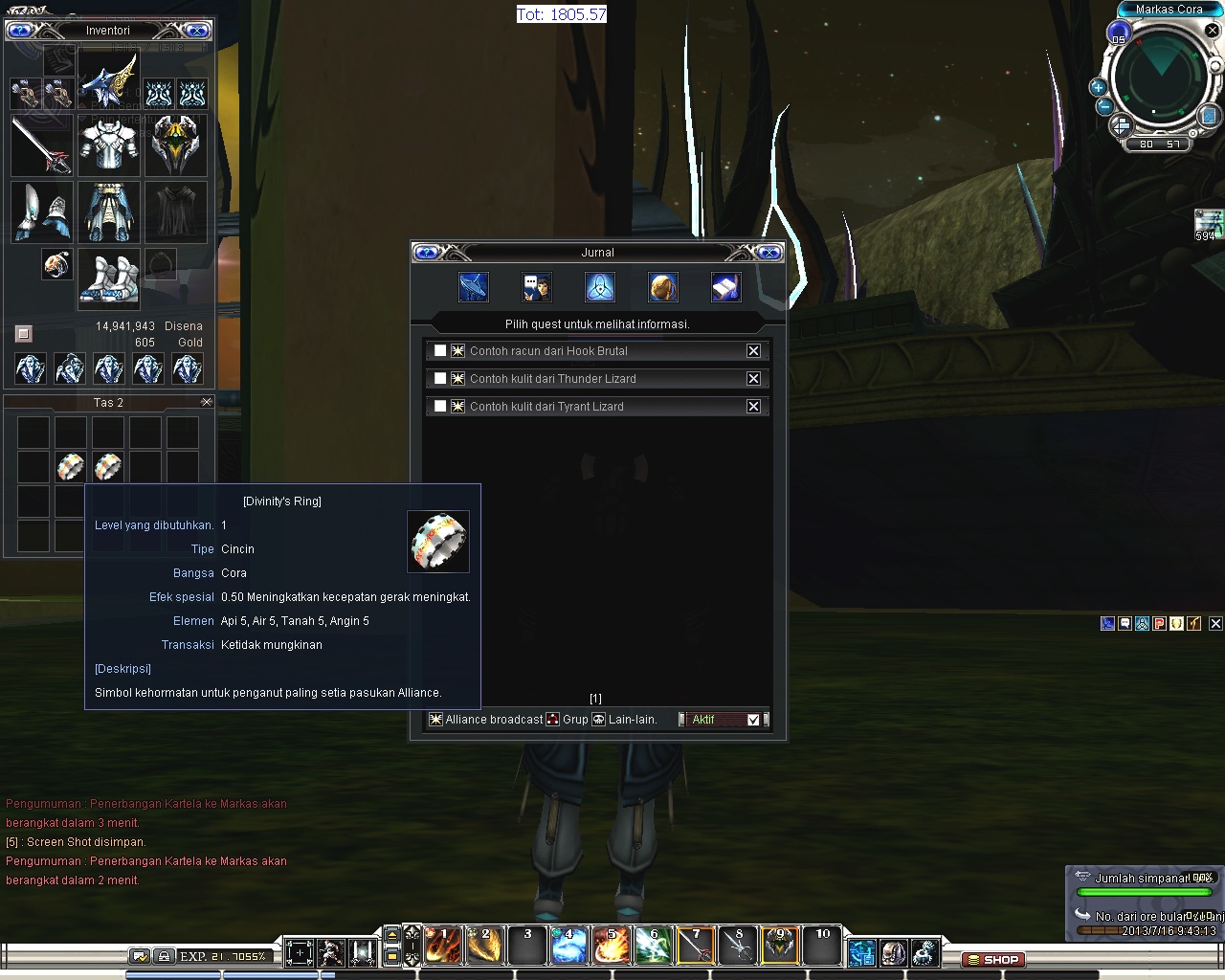Select the fire skill in hotbar slot 1
Screen dimensions: 1225x980
pos(442,946)
